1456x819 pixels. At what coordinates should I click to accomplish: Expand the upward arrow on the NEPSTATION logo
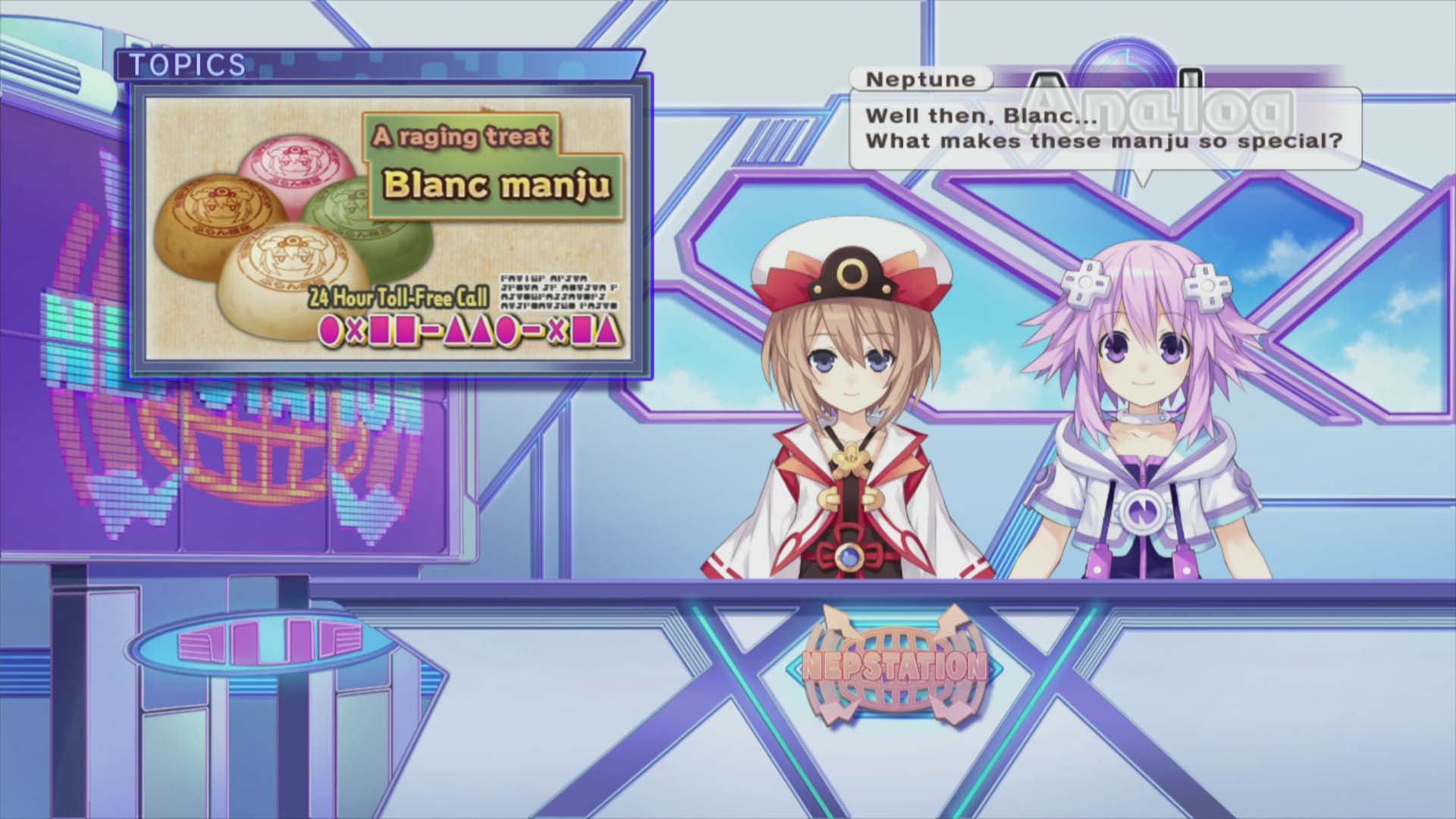[x=837, y=620]
